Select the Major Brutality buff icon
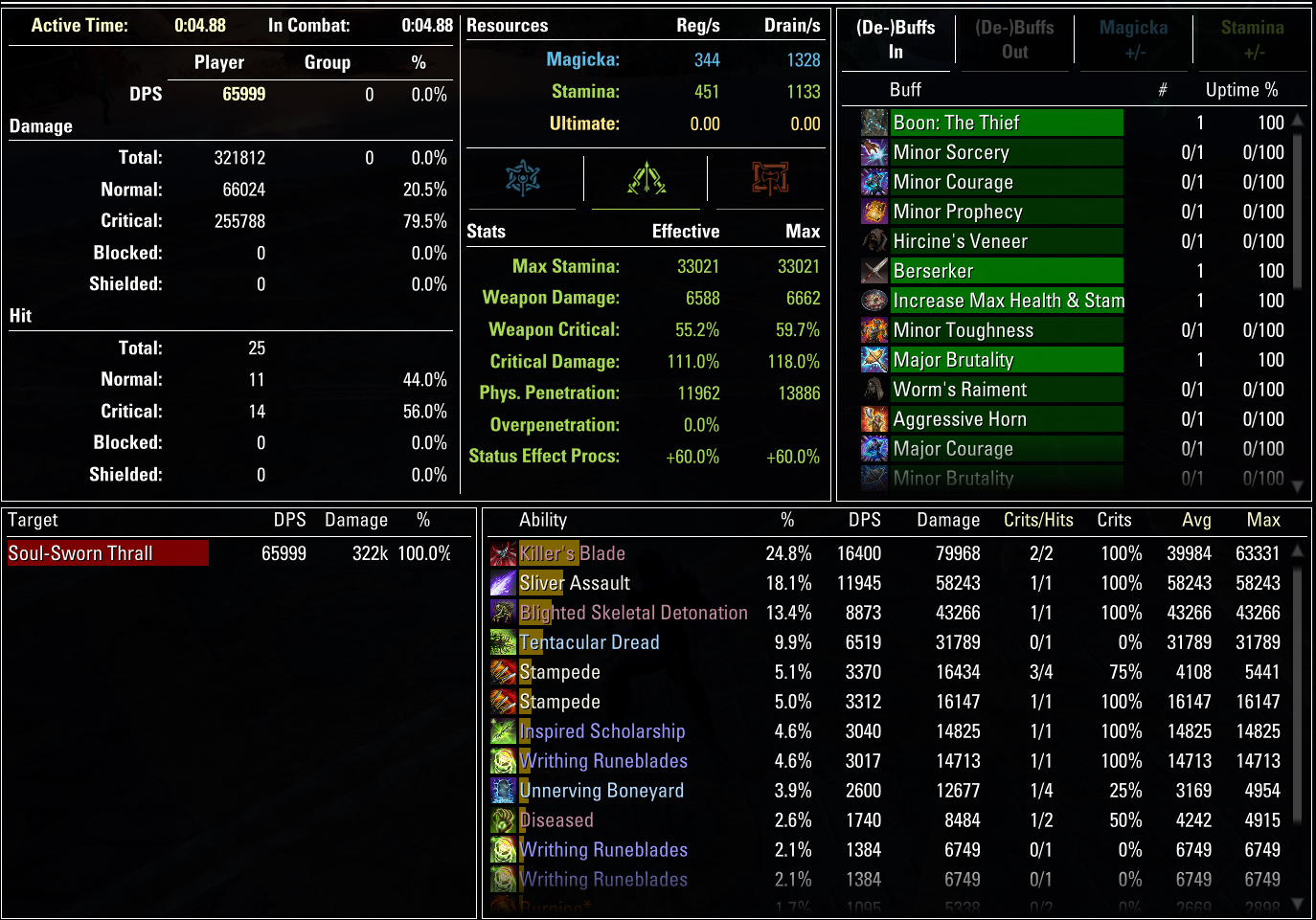1316x920 pixels. [874, 359]
